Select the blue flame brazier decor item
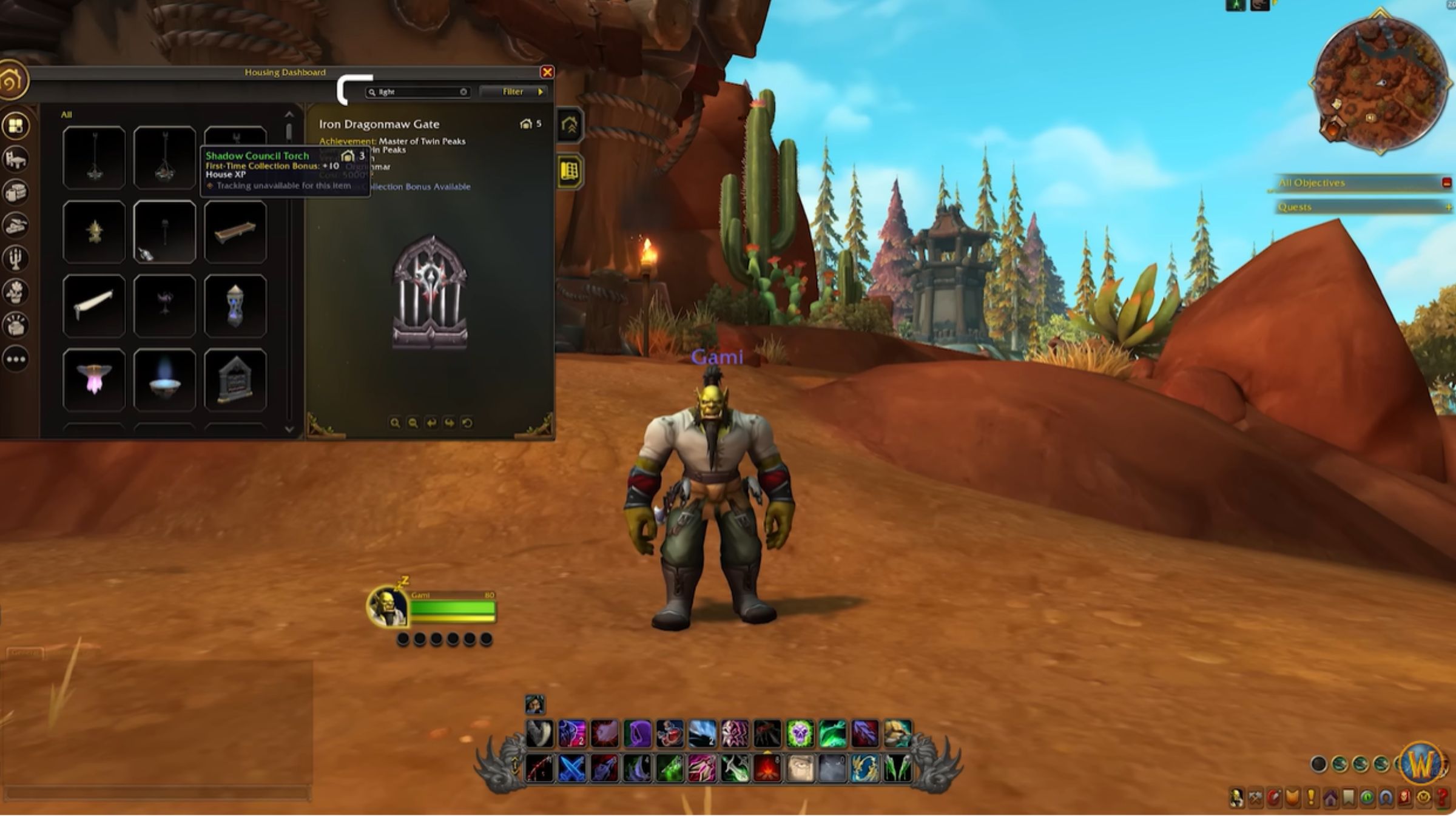The width and height of the screenshot is (1456, 819). [164, 380]
